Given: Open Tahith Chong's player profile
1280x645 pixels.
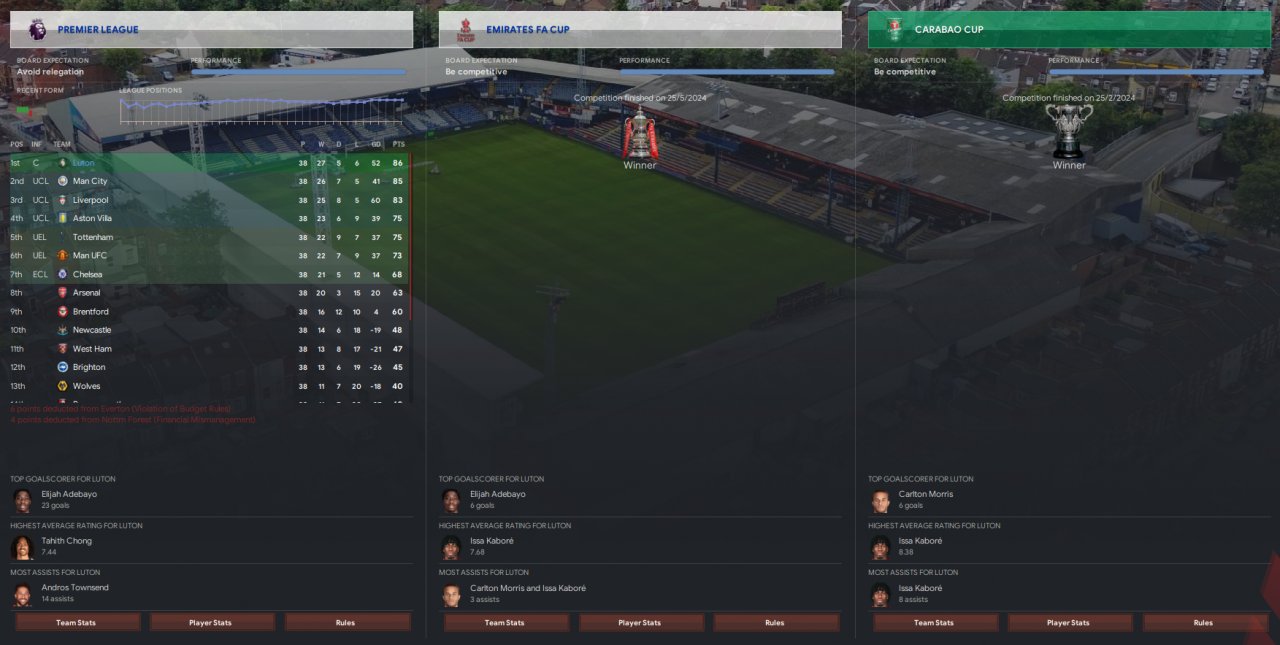Looking at the screenshot, I should tap(66, 541).
